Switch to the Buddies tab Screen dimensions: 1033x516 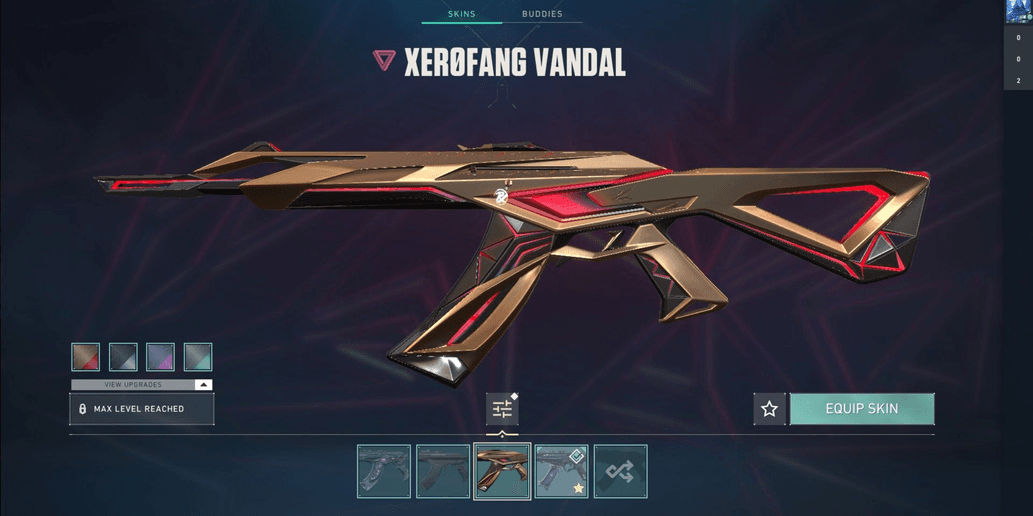[542, 14]
